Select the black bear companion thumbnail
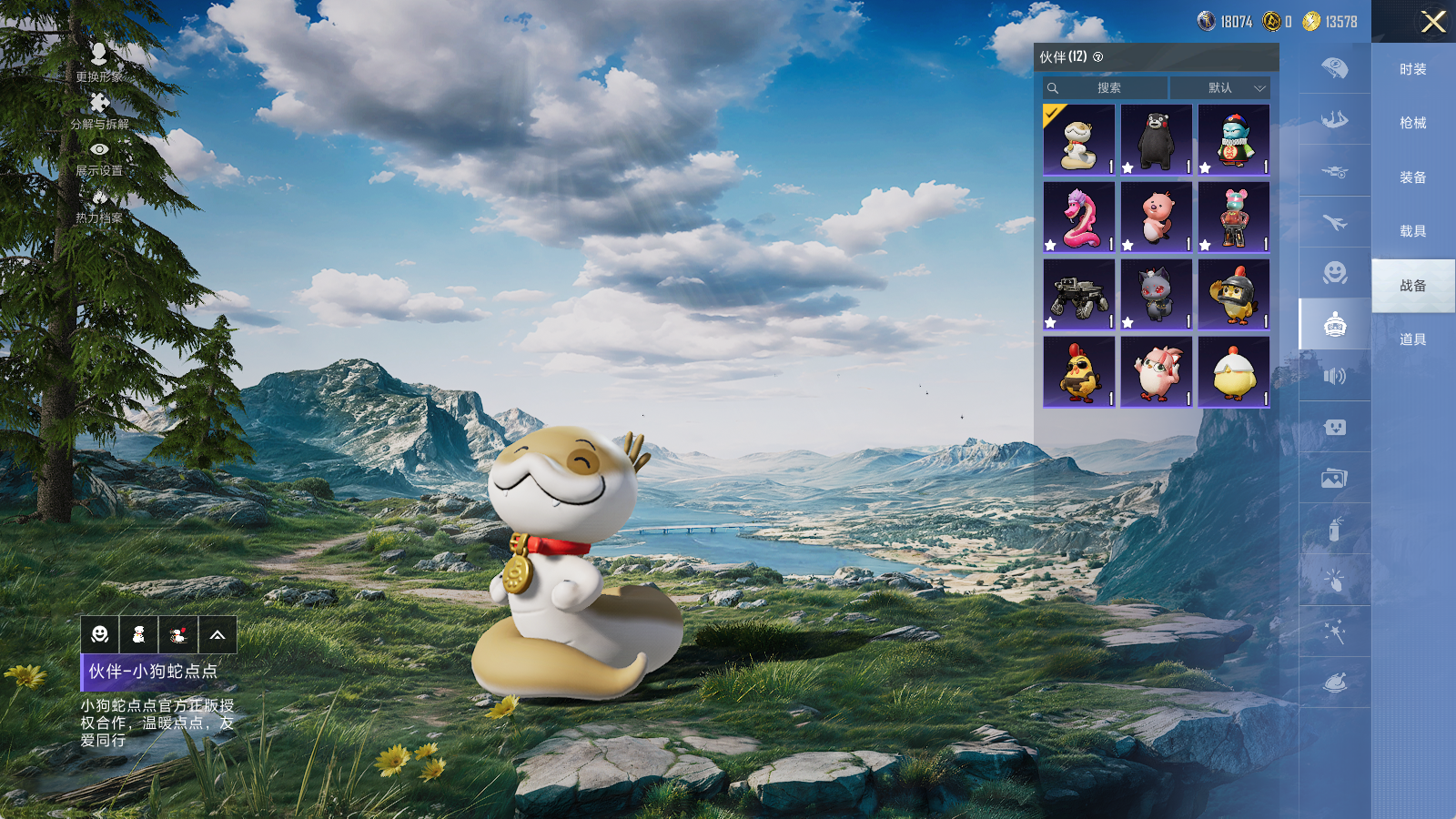Image resolution: width=1456 pixels, height=819 pixels. pyautogui.click(x=1156, y=139)
